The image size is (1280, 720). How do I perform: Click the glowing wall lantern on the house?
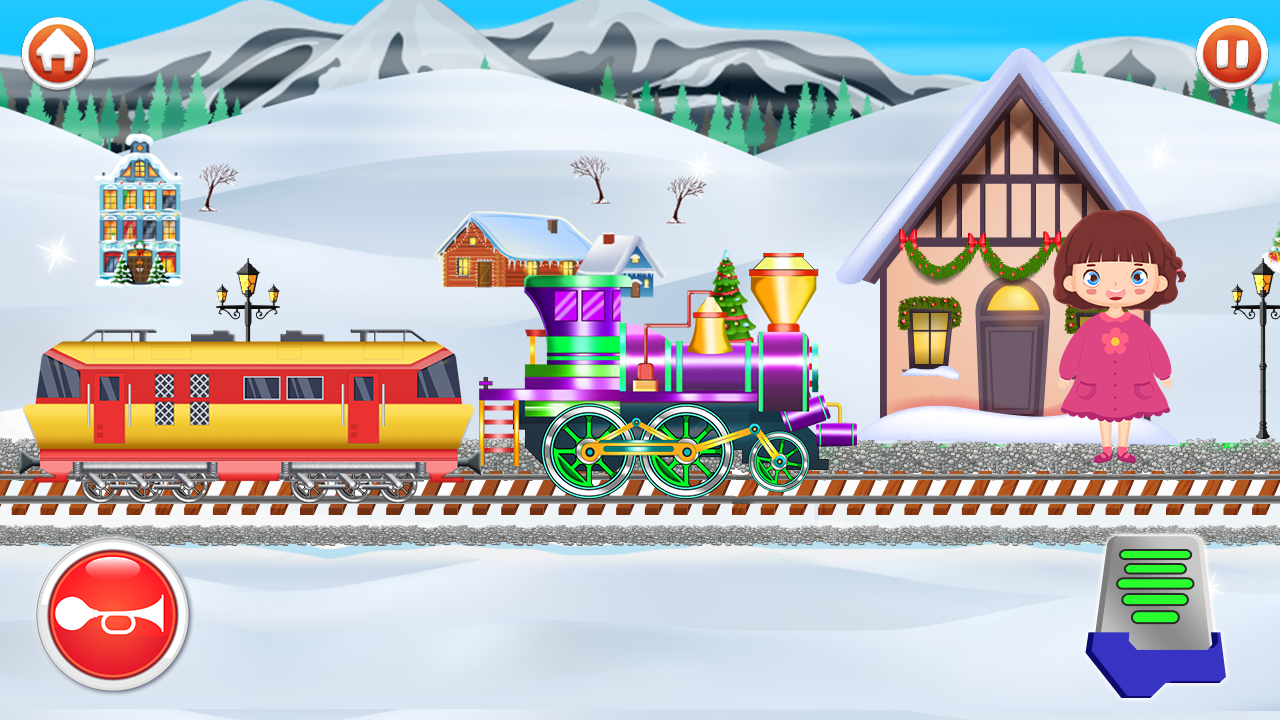pyautogui.click(x=930, y=335)
